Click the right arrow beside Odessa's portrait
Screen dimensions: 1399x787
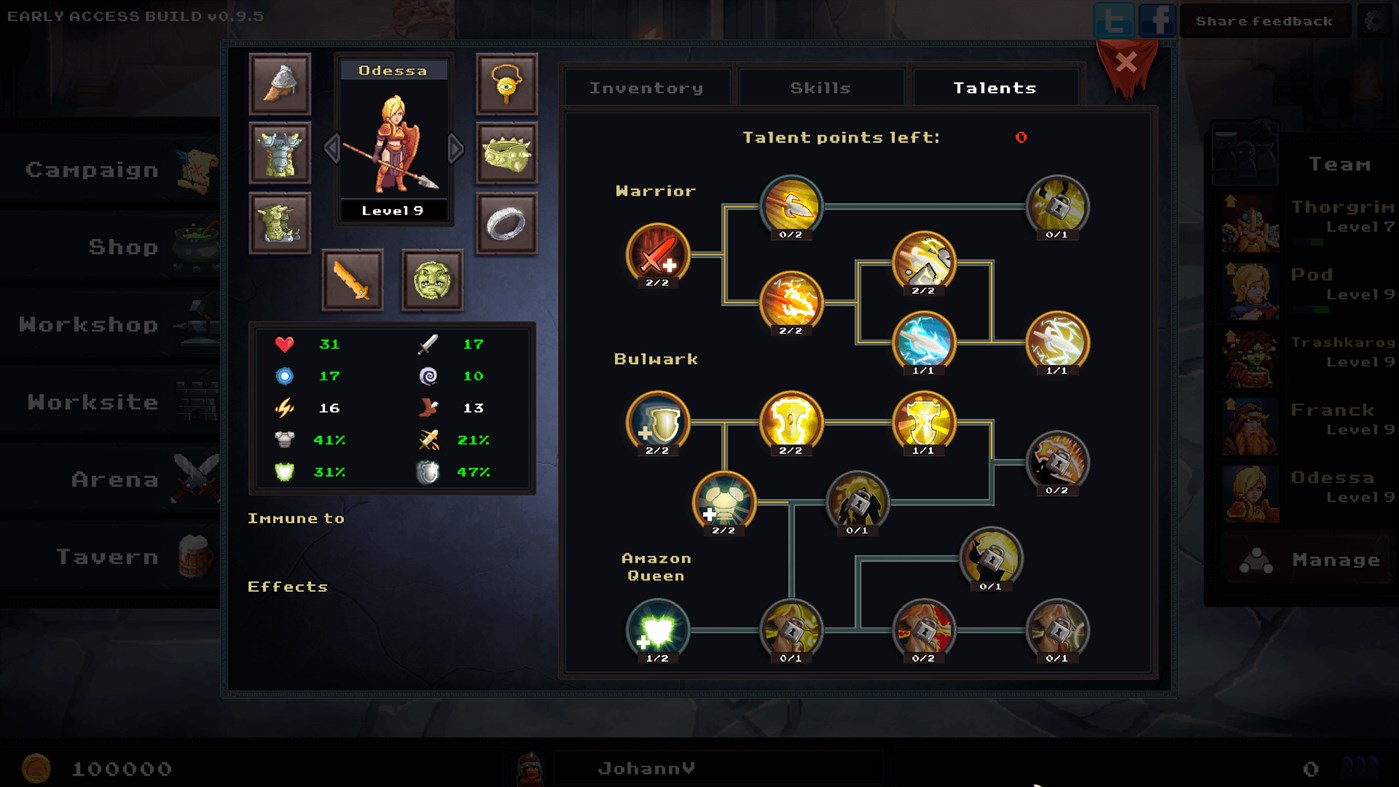pos(456,148)
